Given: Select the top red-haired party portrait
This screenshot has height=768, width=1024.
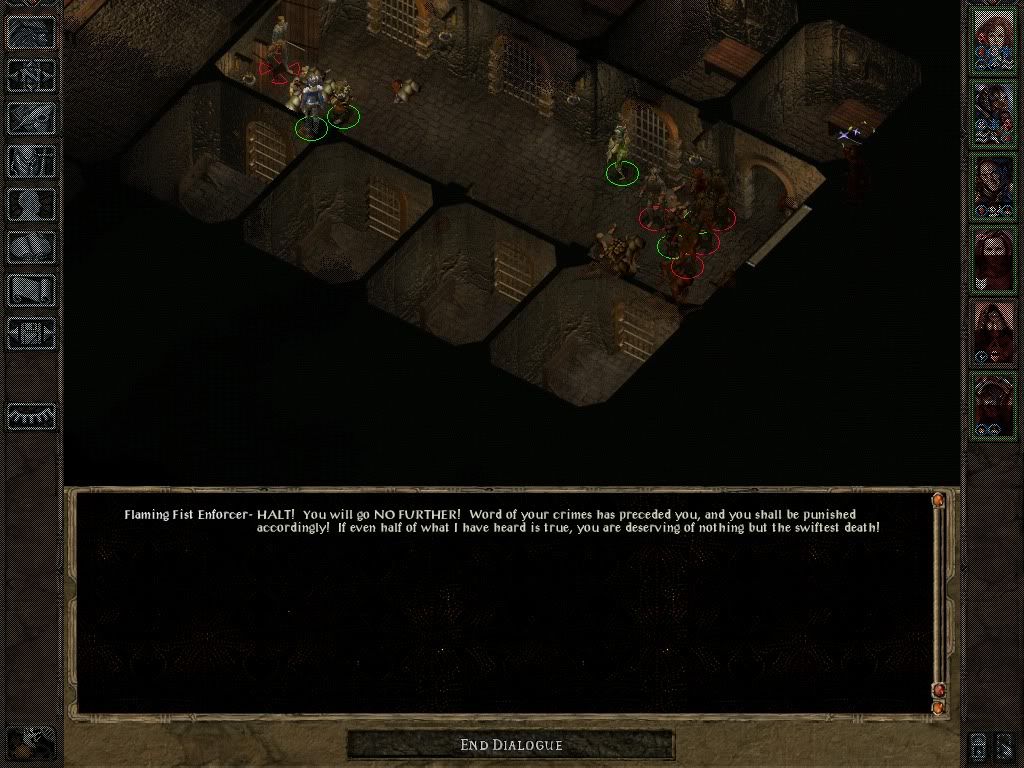Looking at the screenshot, I should tap(994, 40).
